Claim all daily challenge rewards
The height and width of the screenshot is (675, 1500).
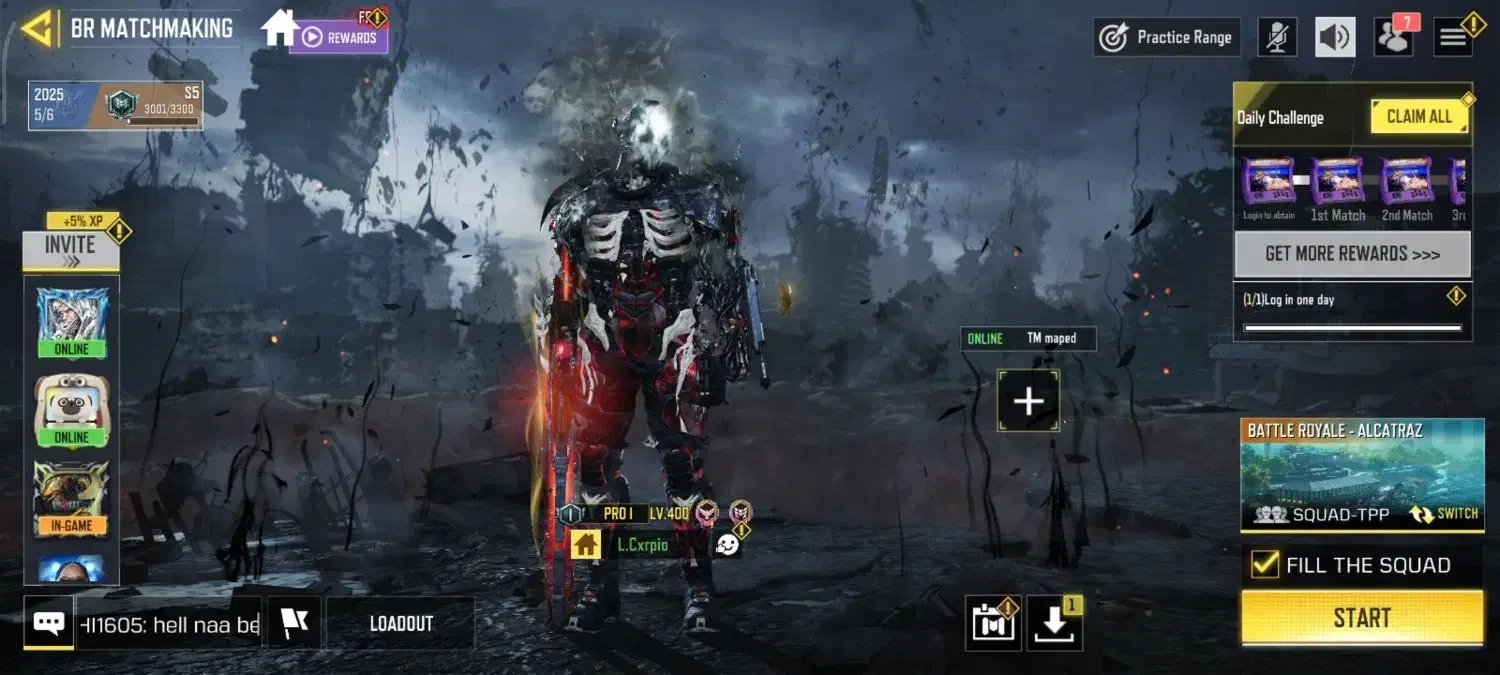click(x=1419, y=117)
